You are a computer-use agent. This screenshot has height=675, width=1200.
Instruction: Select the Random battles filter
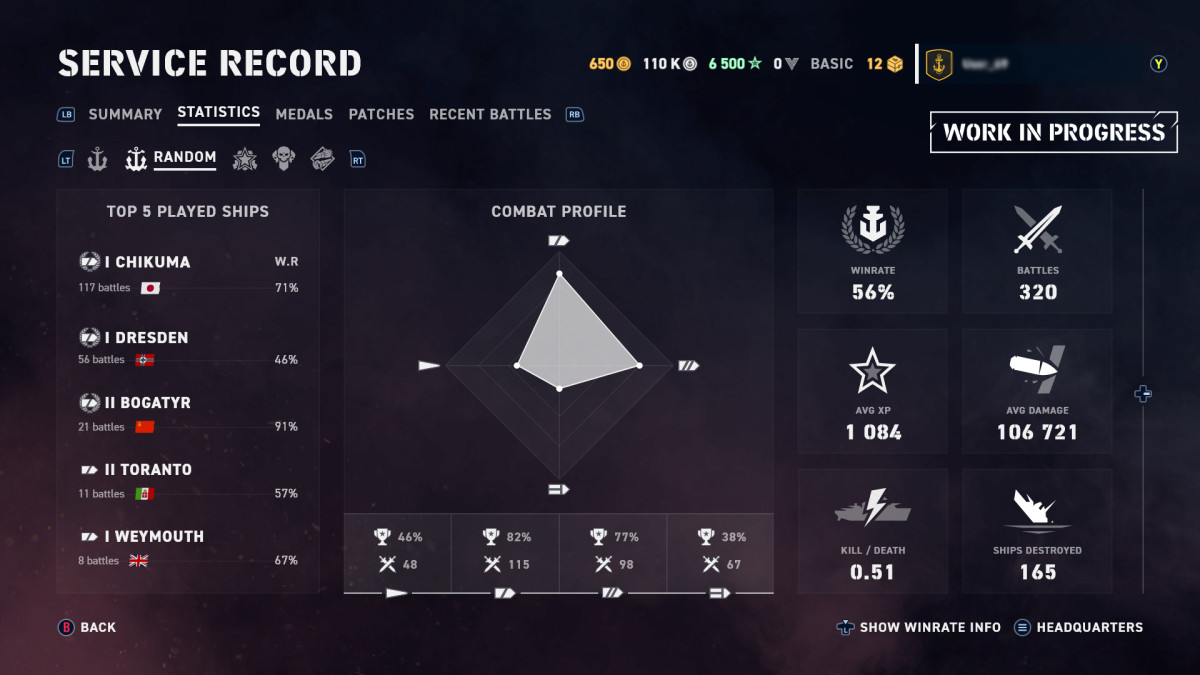coord(171,158)
